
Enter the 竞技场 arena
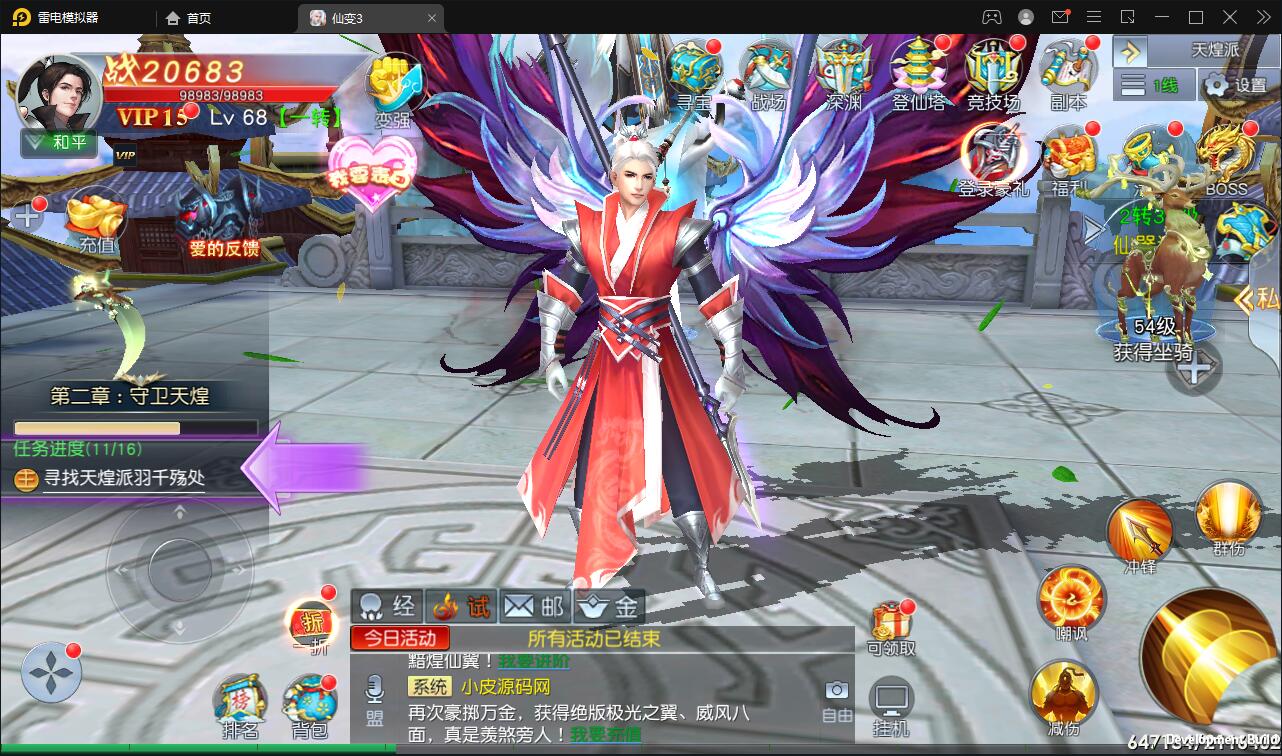click(x=992, y=70)
